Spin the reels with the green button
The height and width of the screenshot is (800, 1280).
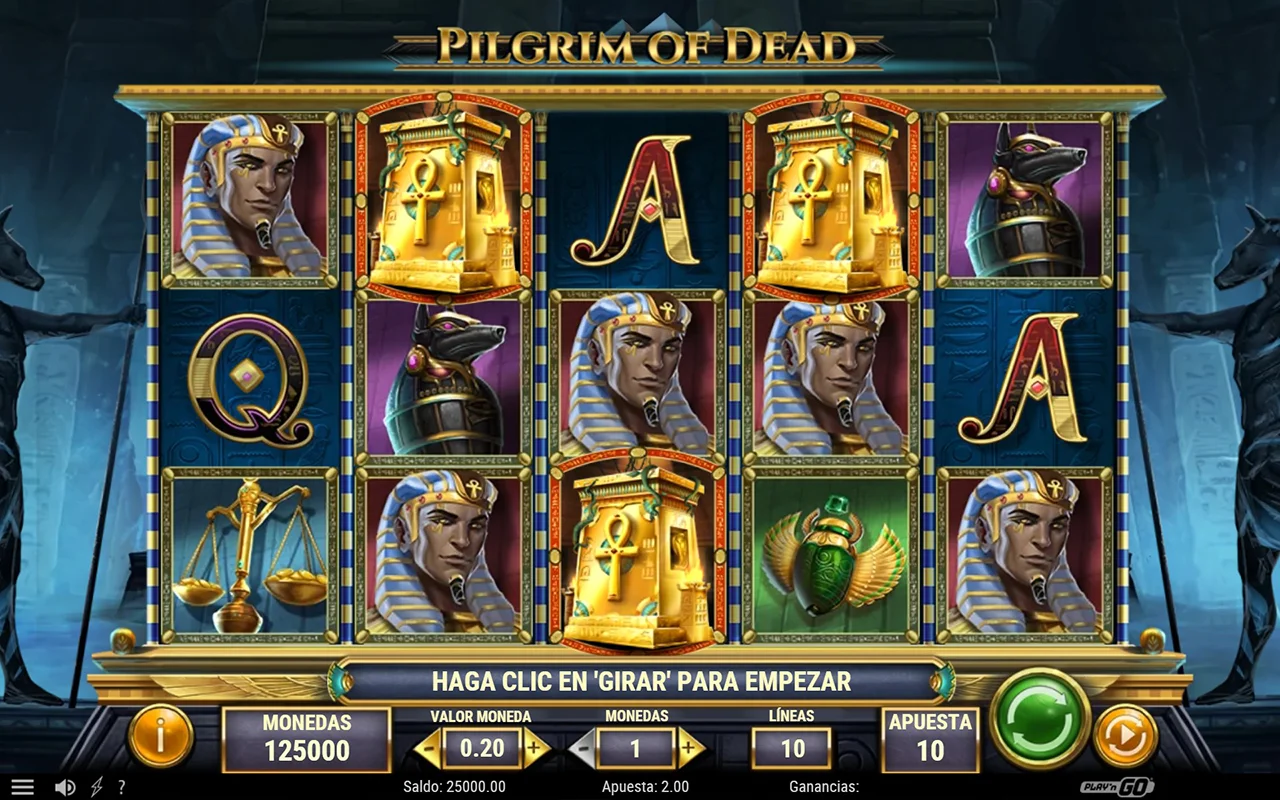pyautogui.click(x=1039, y=717)
